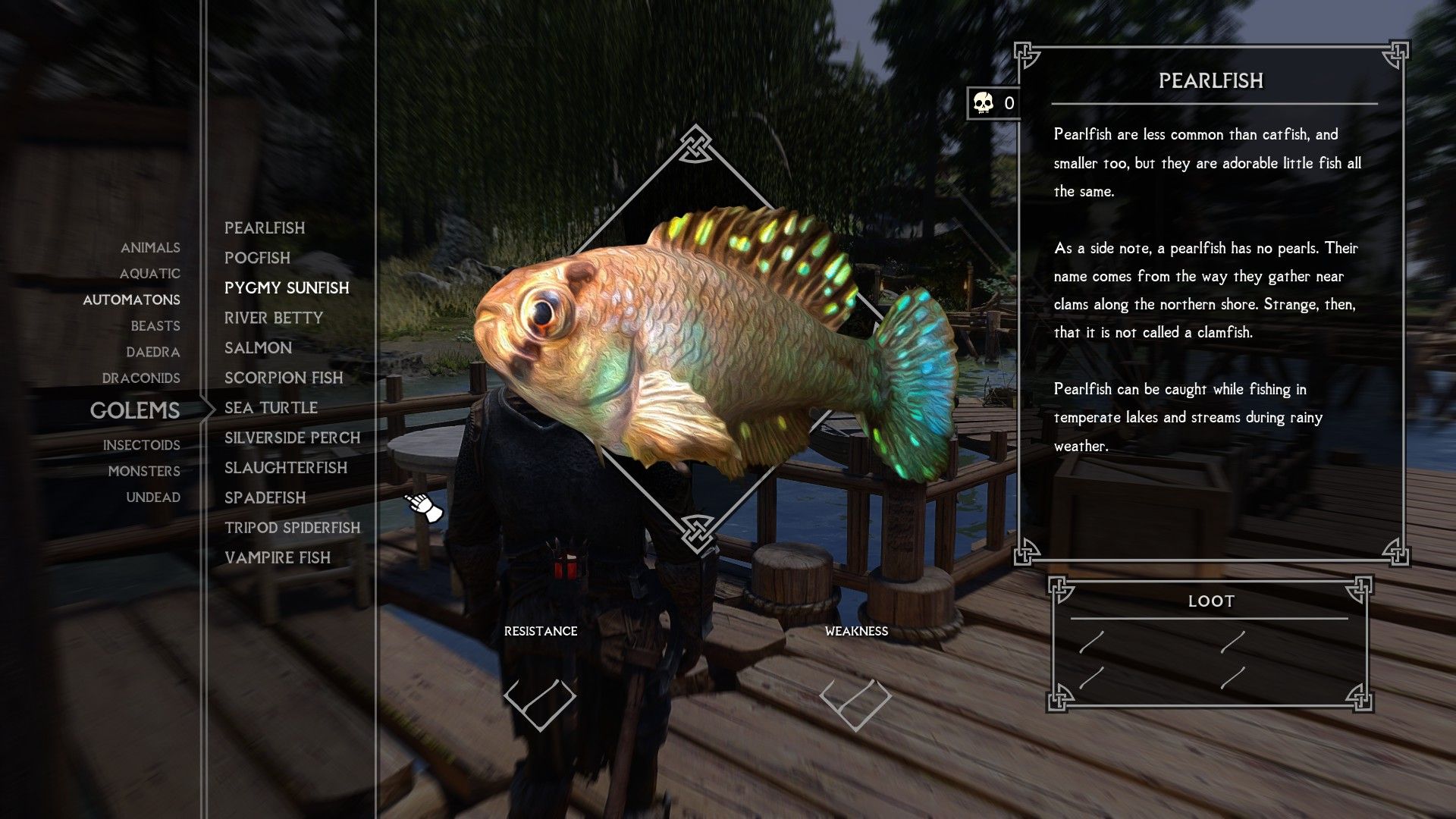Click the empty Weakness diamond slot

click(855, 706)
